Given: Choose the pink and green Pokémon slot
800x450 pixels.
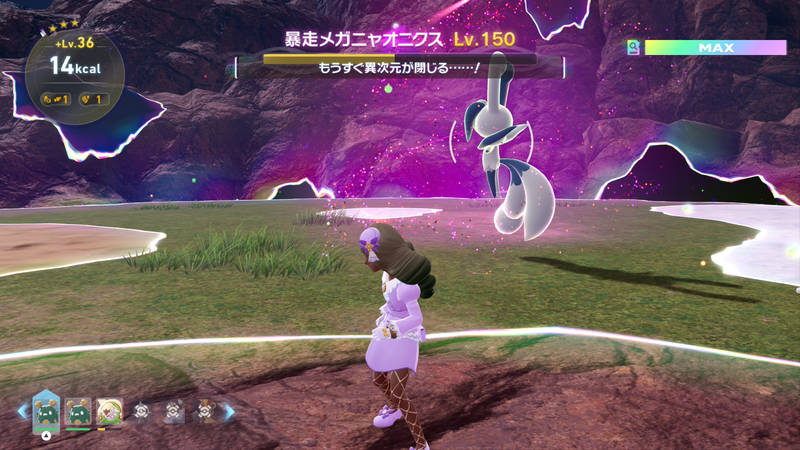Looking at the screenshot, I should coord(109,410).
